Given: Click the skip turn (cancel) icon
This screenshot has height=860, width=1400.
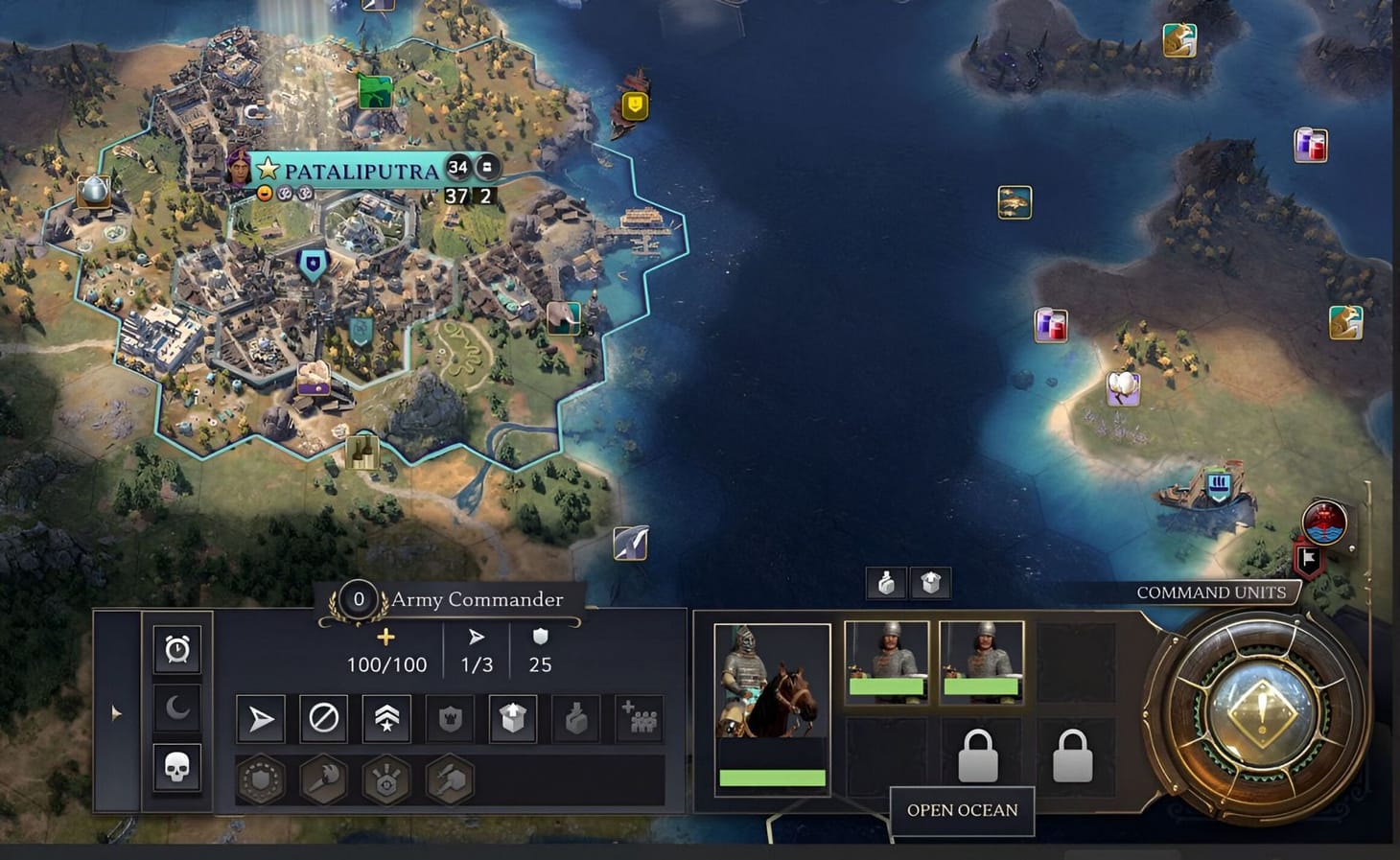Looking at the screenshot, I should pos(323,717).
